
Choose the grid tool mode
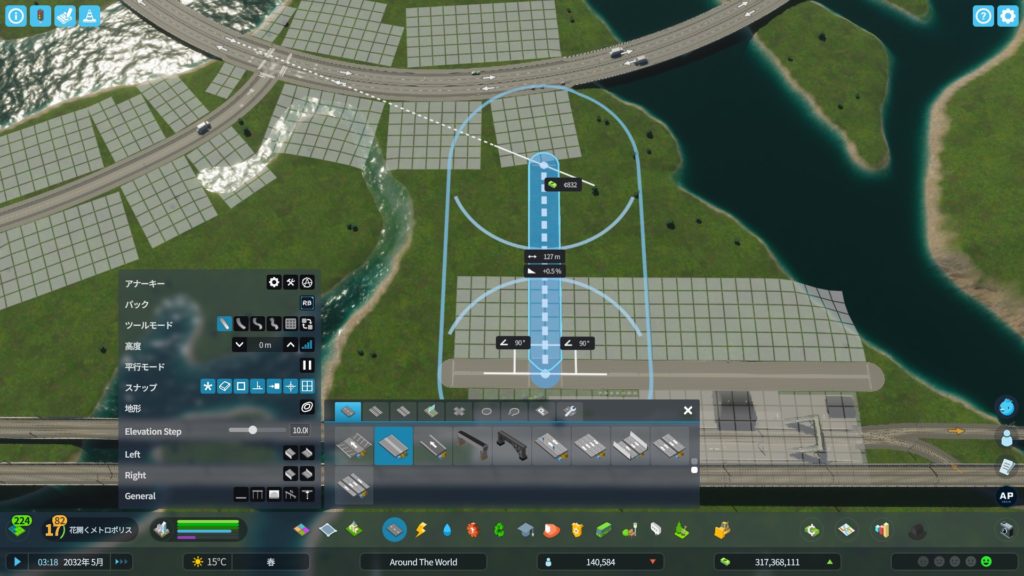[290, 324]
